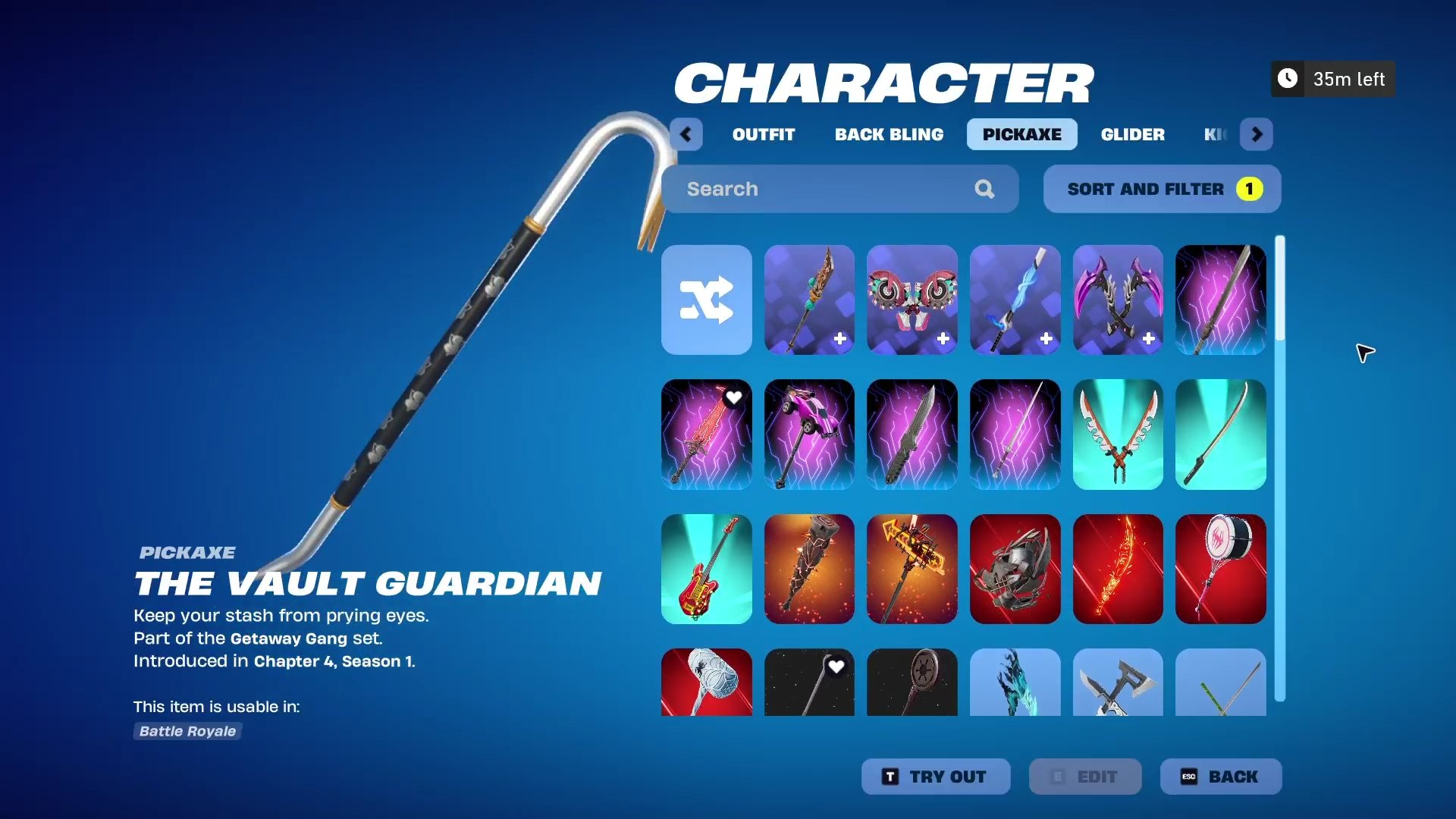The height and width of the screenshot is (819, 1456).
Task: Select the pink car-shaped pickaxe
Action: 809,435
